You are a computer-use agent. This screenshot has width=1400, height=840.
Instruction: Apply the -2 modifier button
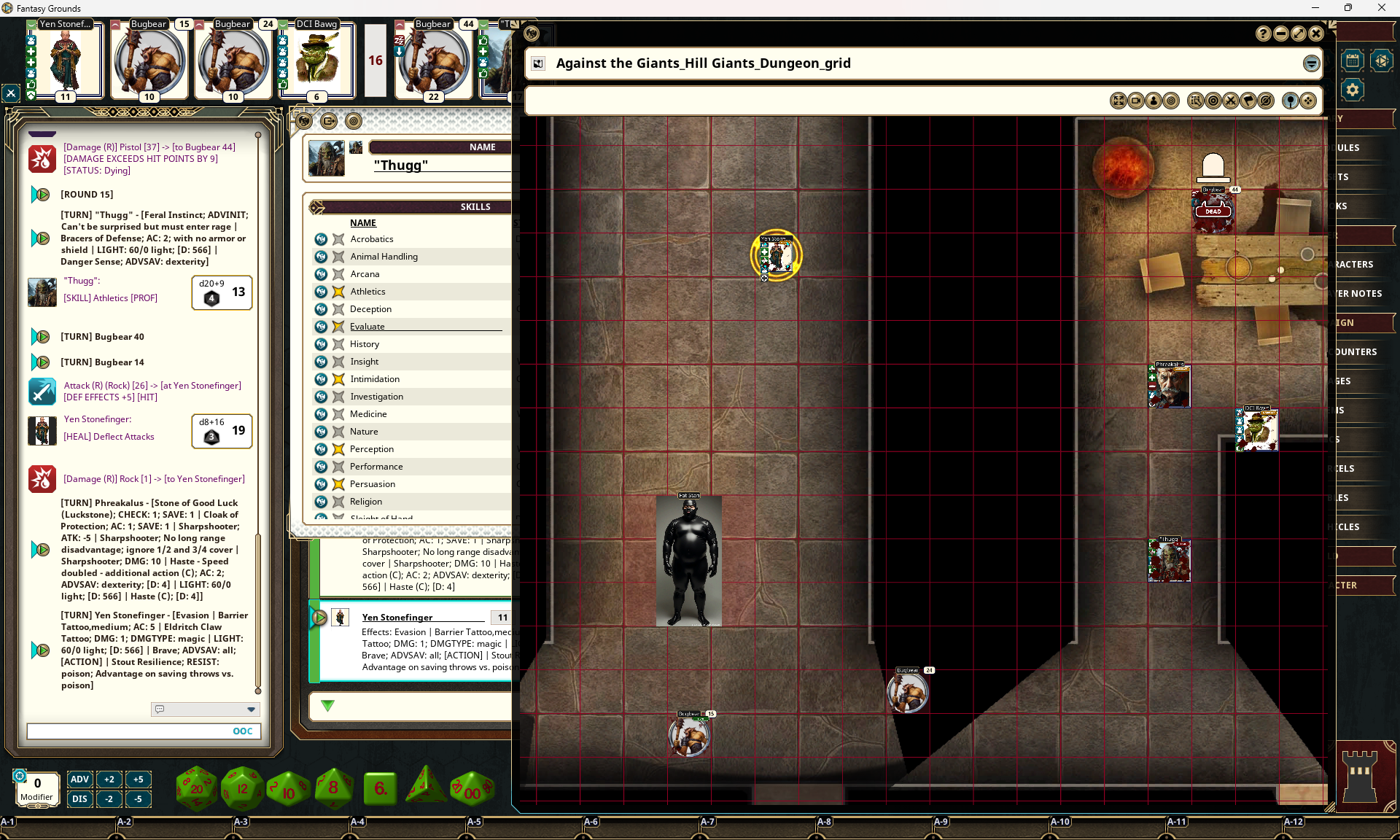109,798
